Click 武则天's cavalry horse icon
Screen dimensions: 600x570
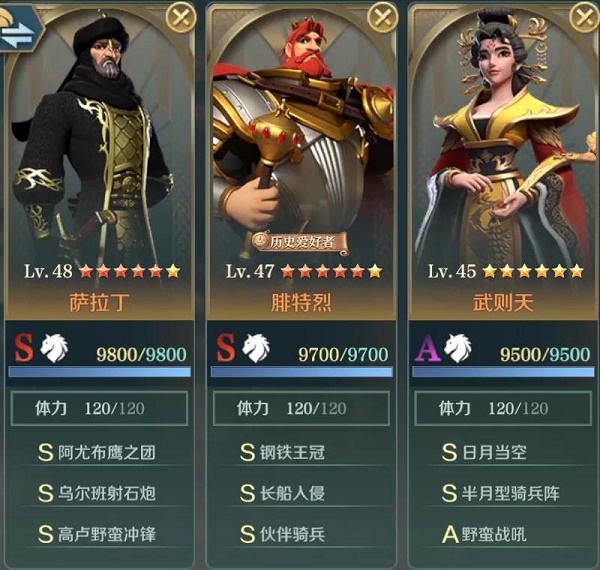coord(460,347)
